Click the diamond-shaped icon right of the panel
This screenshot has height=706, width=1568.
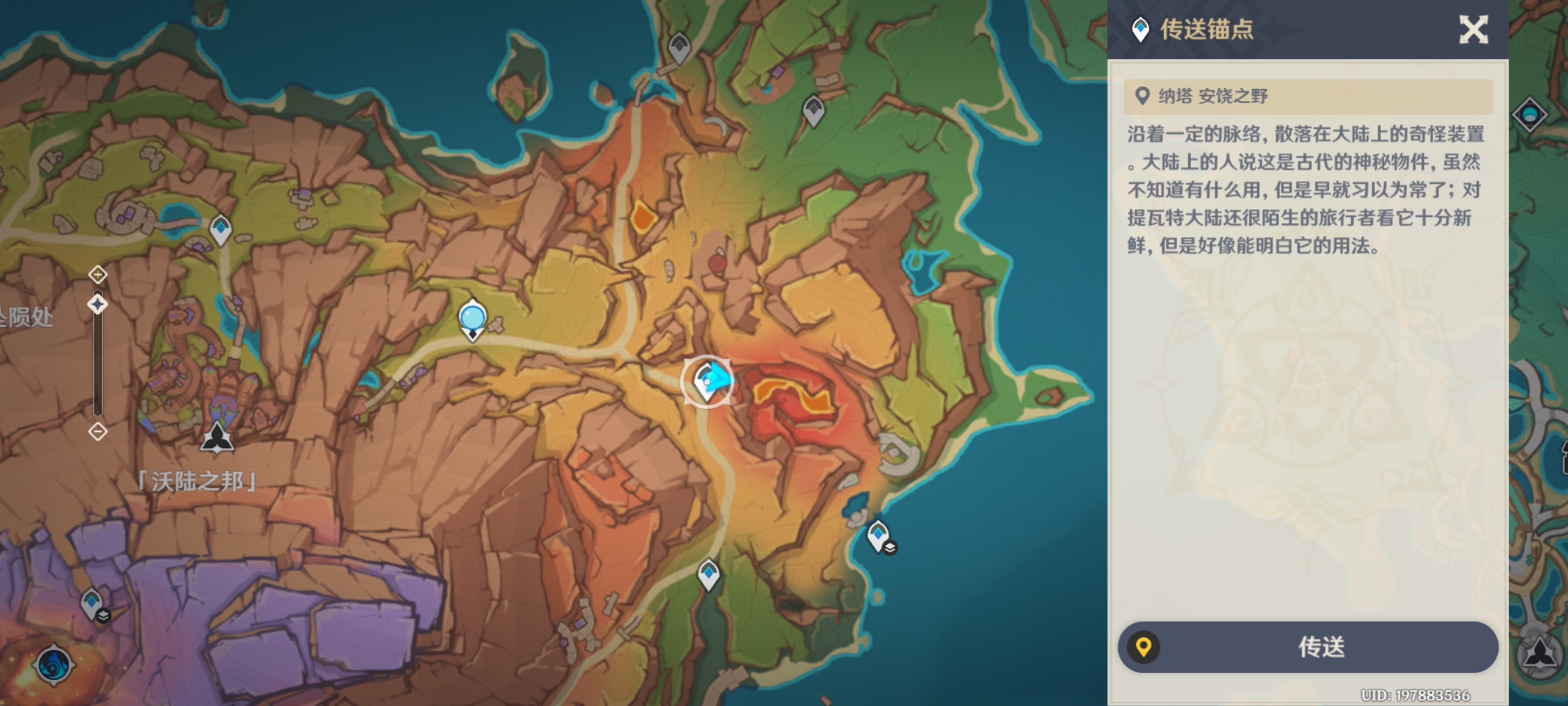[1529, 114]
